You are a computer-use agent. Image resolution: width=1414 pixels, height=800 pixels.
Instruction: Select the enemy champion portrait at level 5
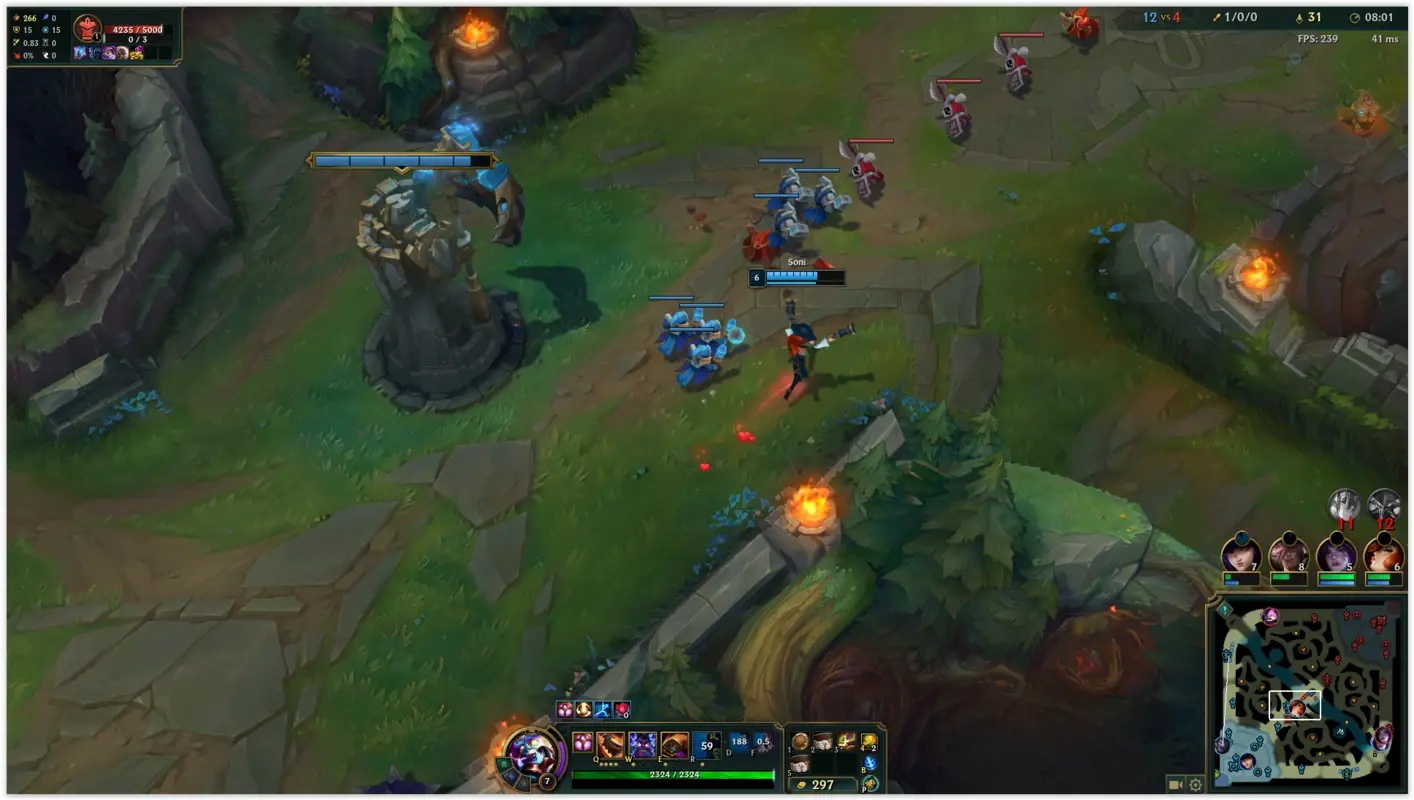coord(1335,555)
